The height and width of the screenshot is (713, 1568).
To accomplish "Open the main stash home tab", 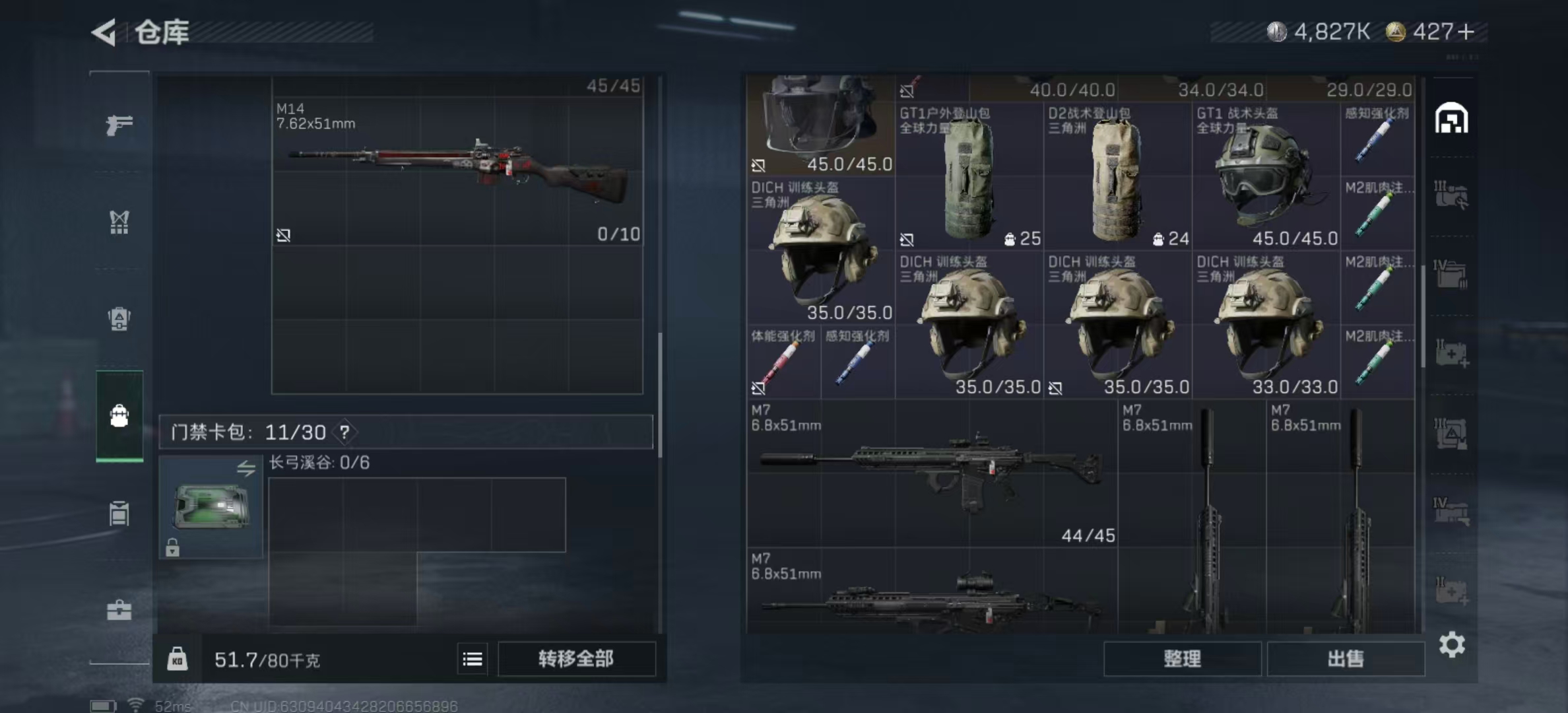I will 1451,119.
